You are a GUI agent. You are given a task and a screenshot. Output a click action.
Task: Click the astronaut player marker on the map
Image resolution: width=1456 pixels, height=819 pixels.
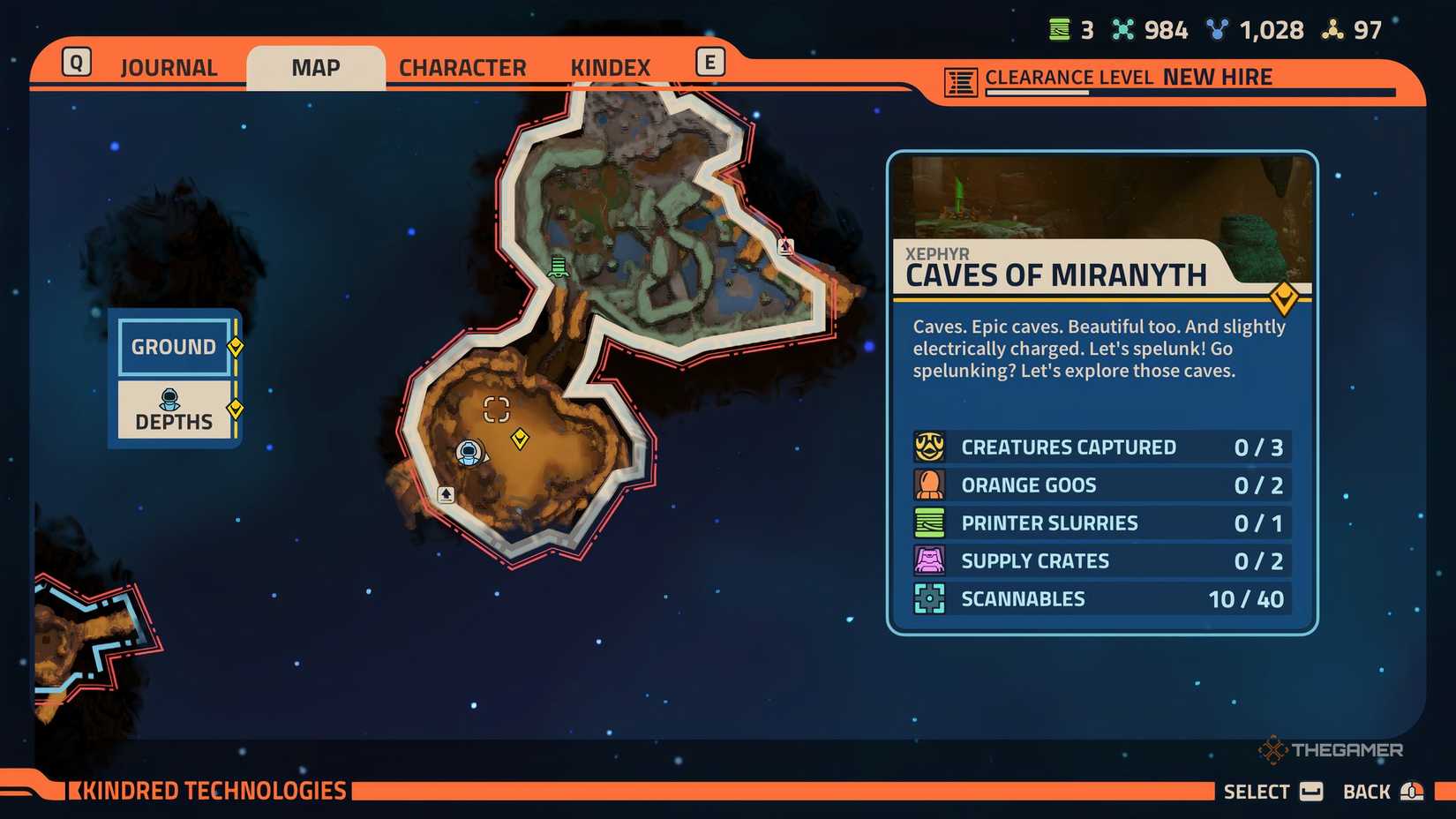469,453
